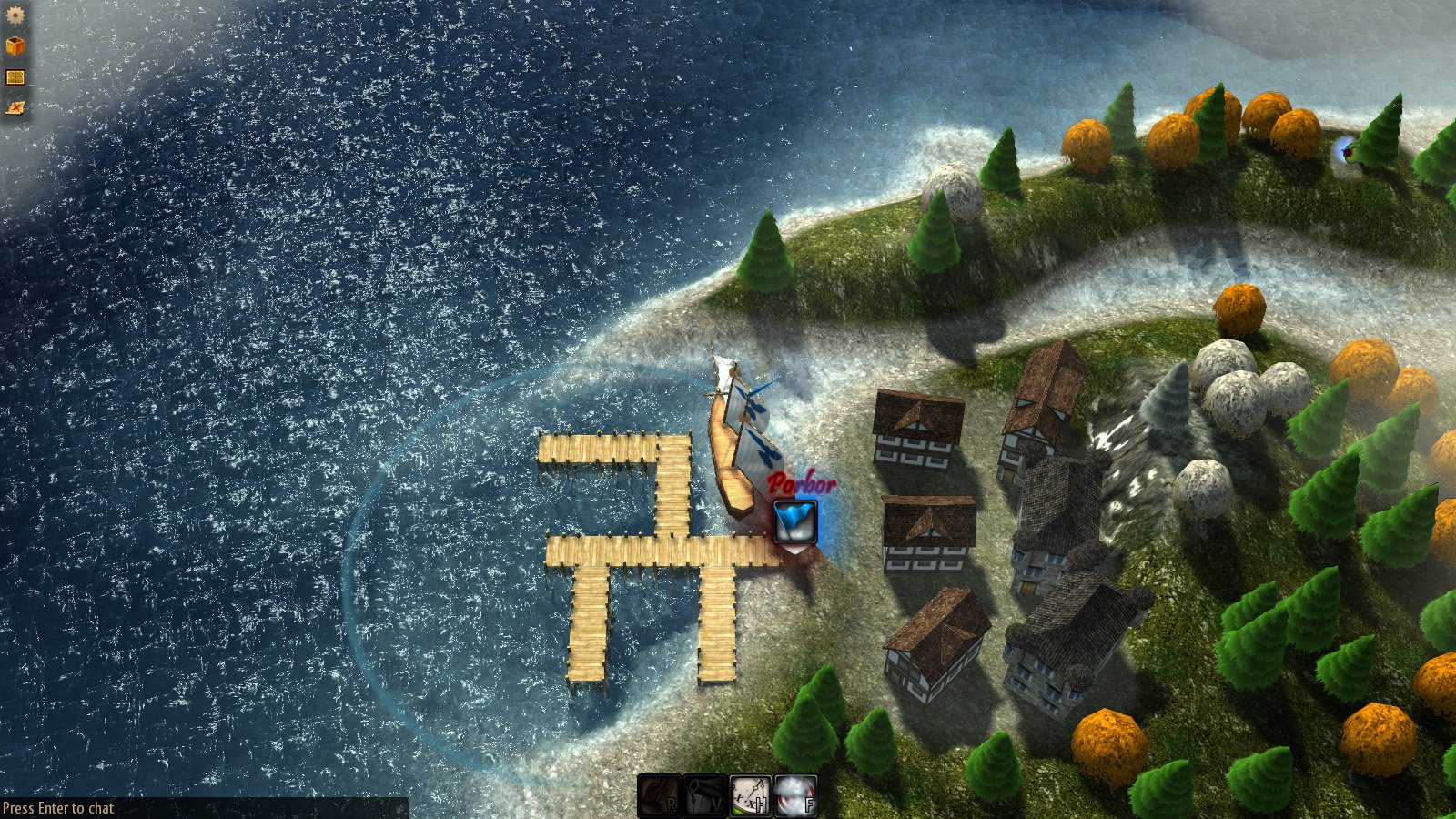Open the book journal icon
Screen dimensions: 1456x819
tap(14, 76)
